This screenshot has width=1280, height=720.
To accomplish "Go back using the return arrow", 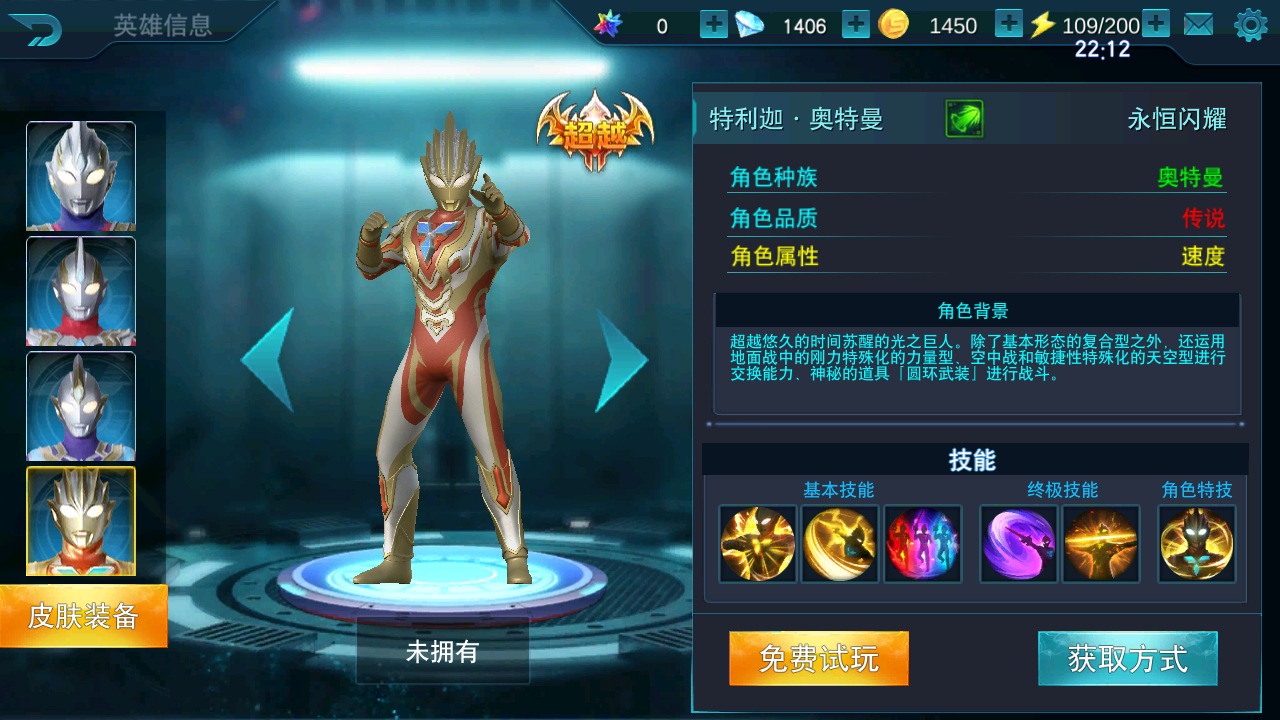I will 34,29.
